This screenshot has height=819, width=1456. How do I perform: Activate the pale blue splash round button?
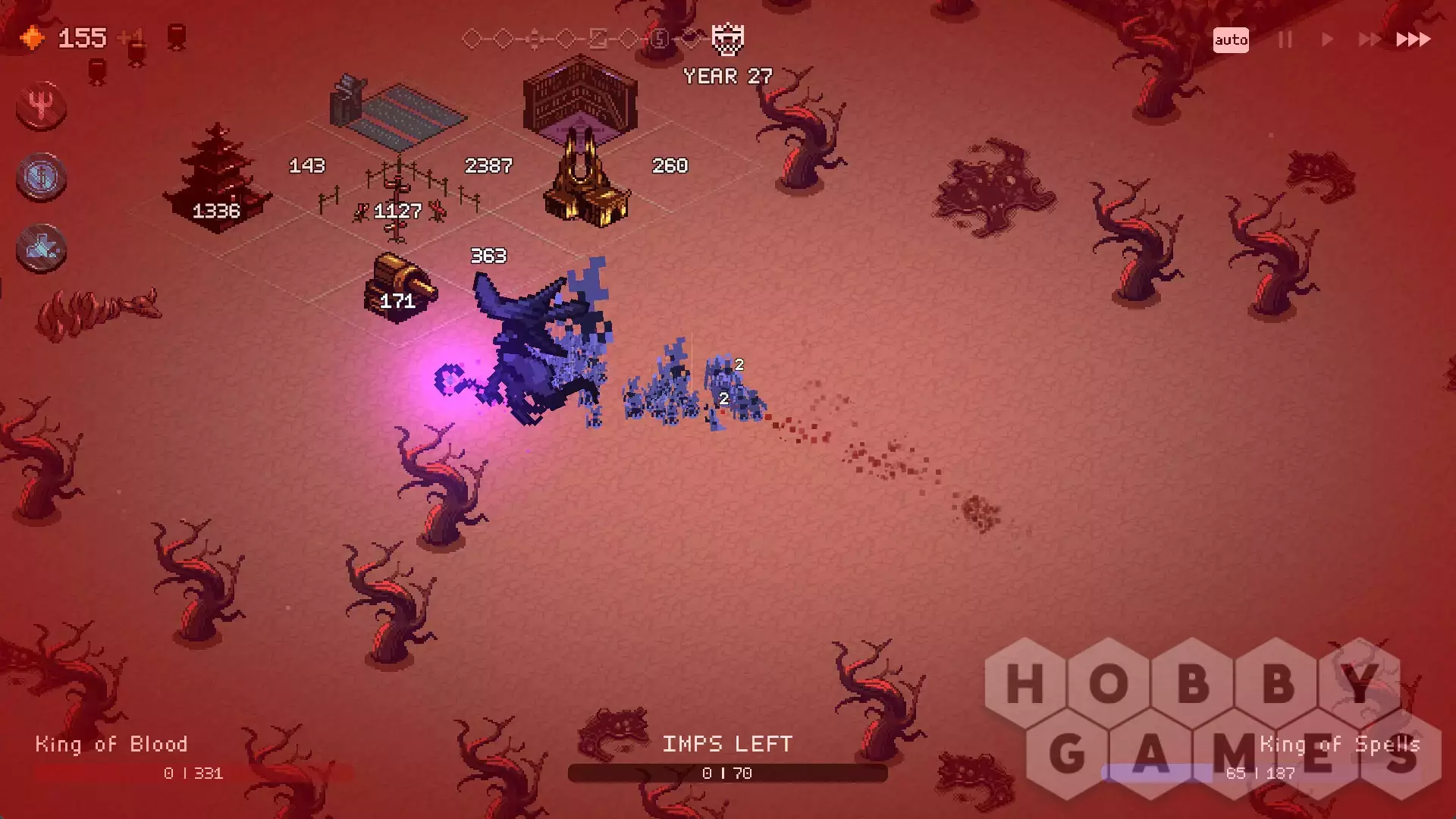[41, 249]
